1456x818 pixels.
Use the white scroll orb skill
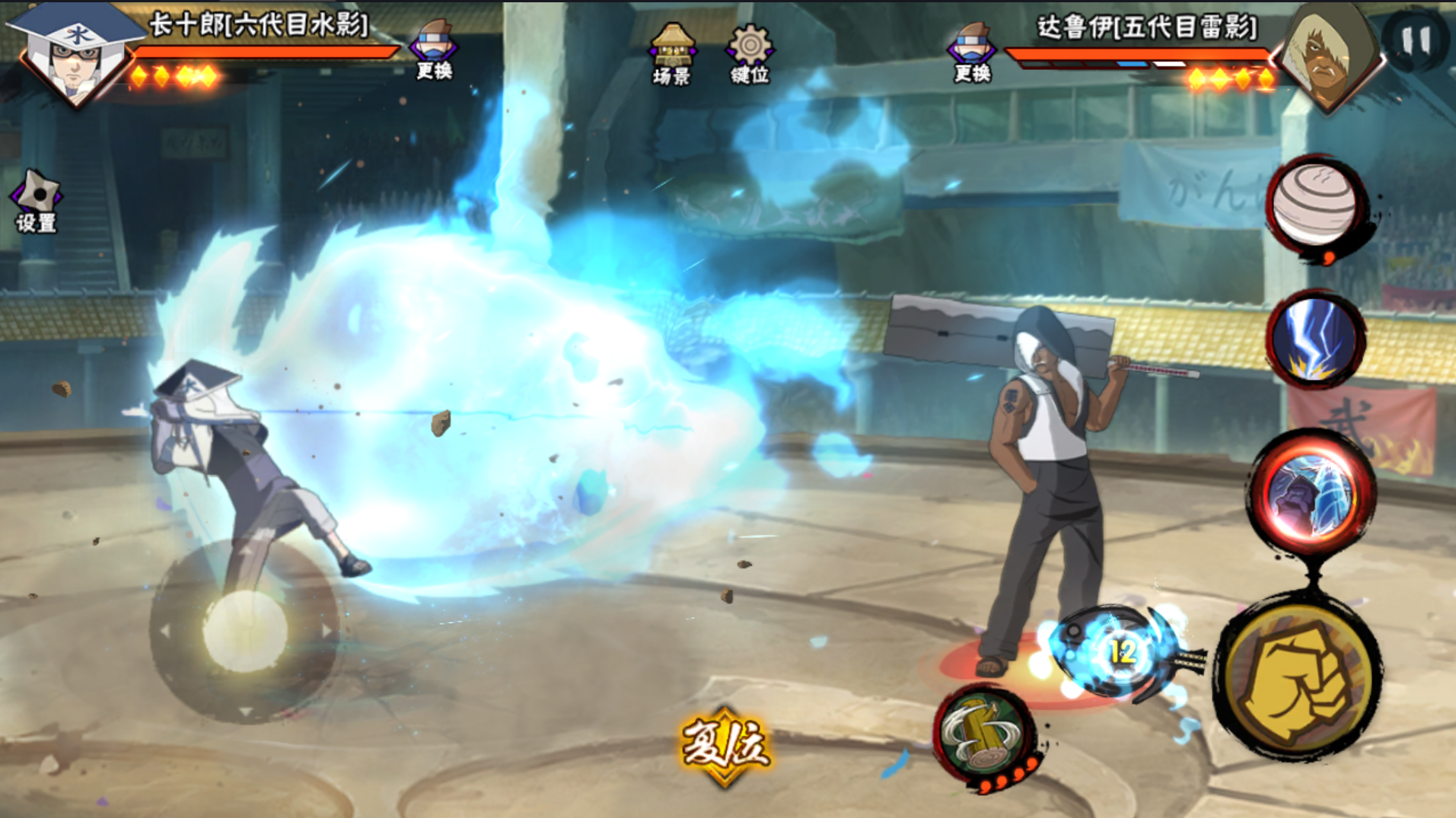1316,205
